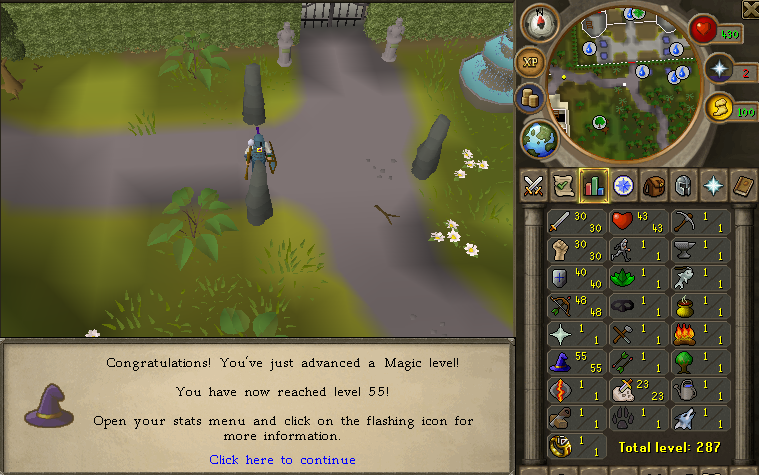The width and height of the screenshot is (759, 475).
Task: Open the Magic spellbook tab
Action: 743,186
